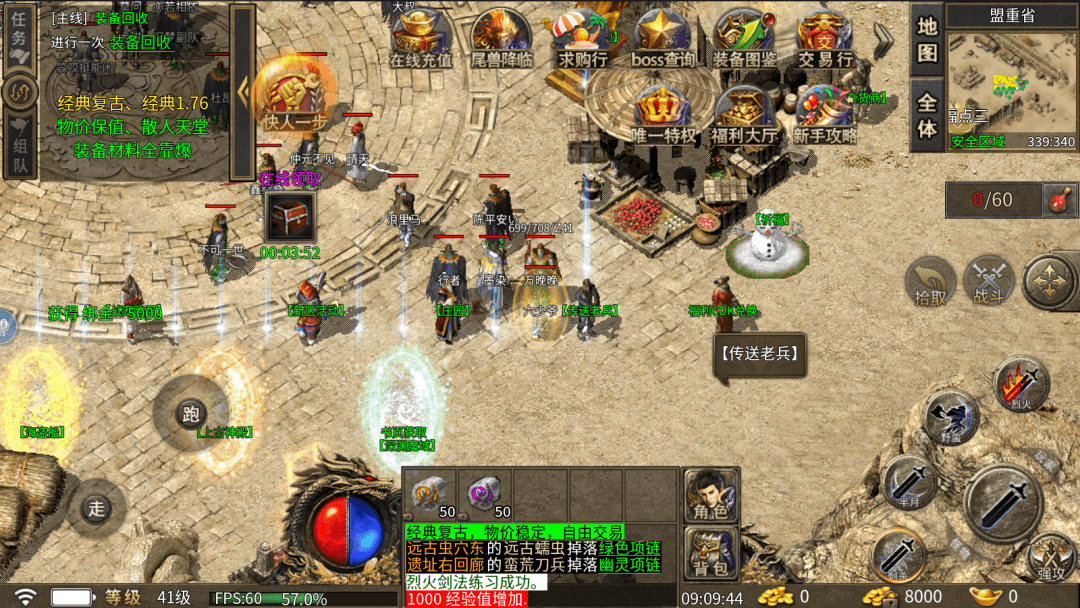Open the 角色 character sheet

711,496
